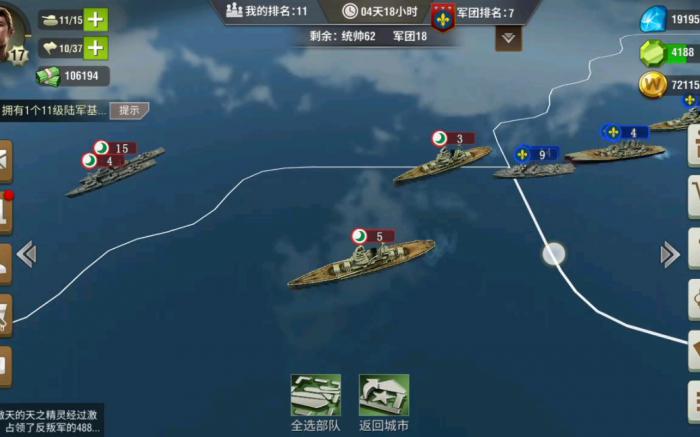Add tanks with the plus beside 11/15
This screenshot has width=700, height=437.
[x=95, y=19]
